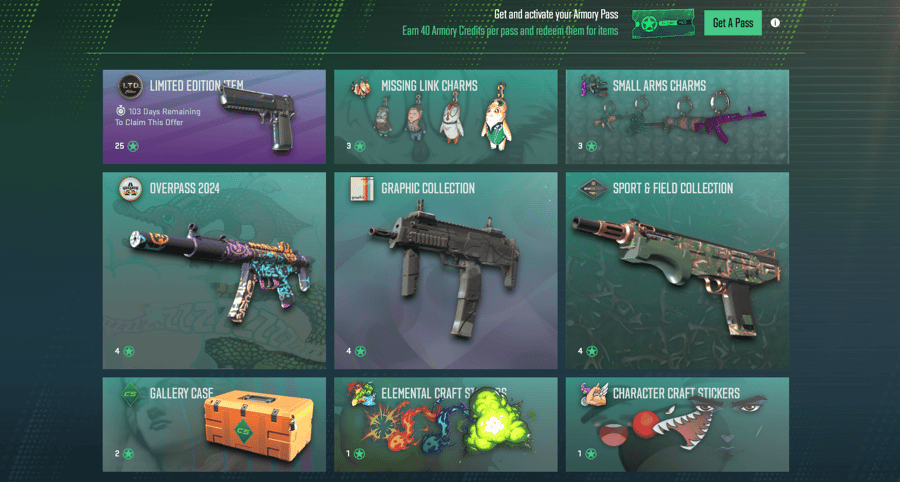Screen dimensions: 900x482
Task: Select the Sport & Field Collection
Action: [676, 270]
